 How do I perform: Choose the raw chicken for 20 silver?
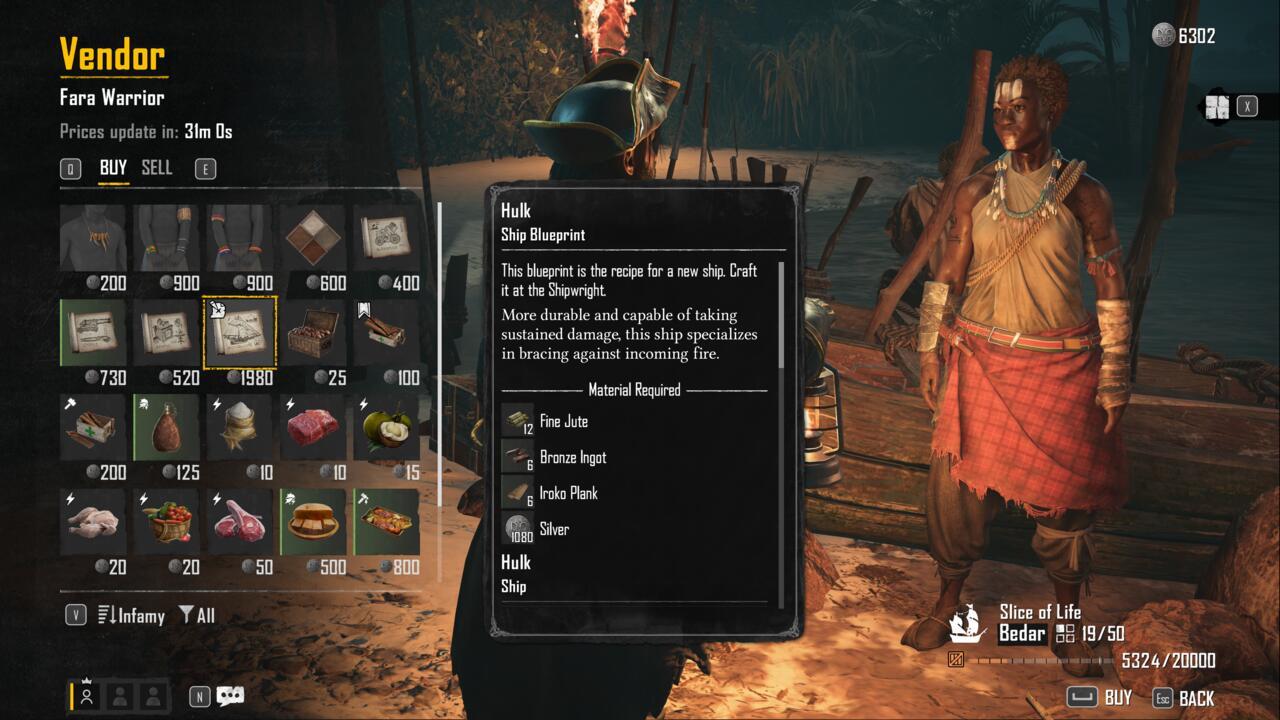point(93,521)
